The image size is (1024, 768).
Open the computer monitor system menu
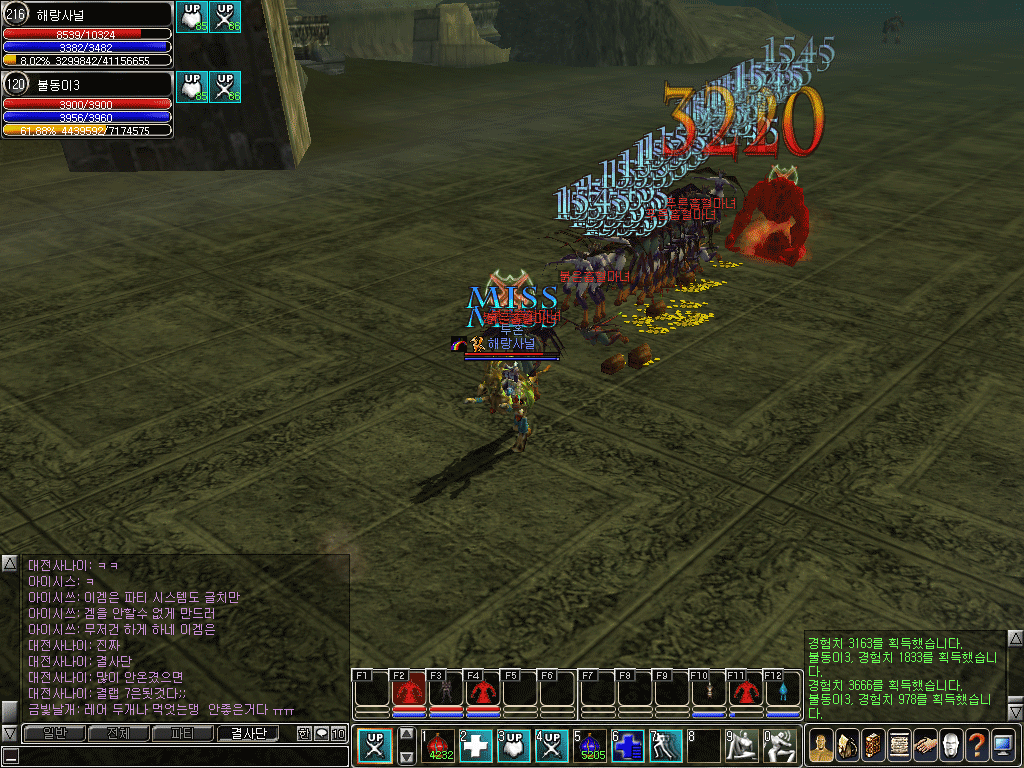tap(1002, 746)
